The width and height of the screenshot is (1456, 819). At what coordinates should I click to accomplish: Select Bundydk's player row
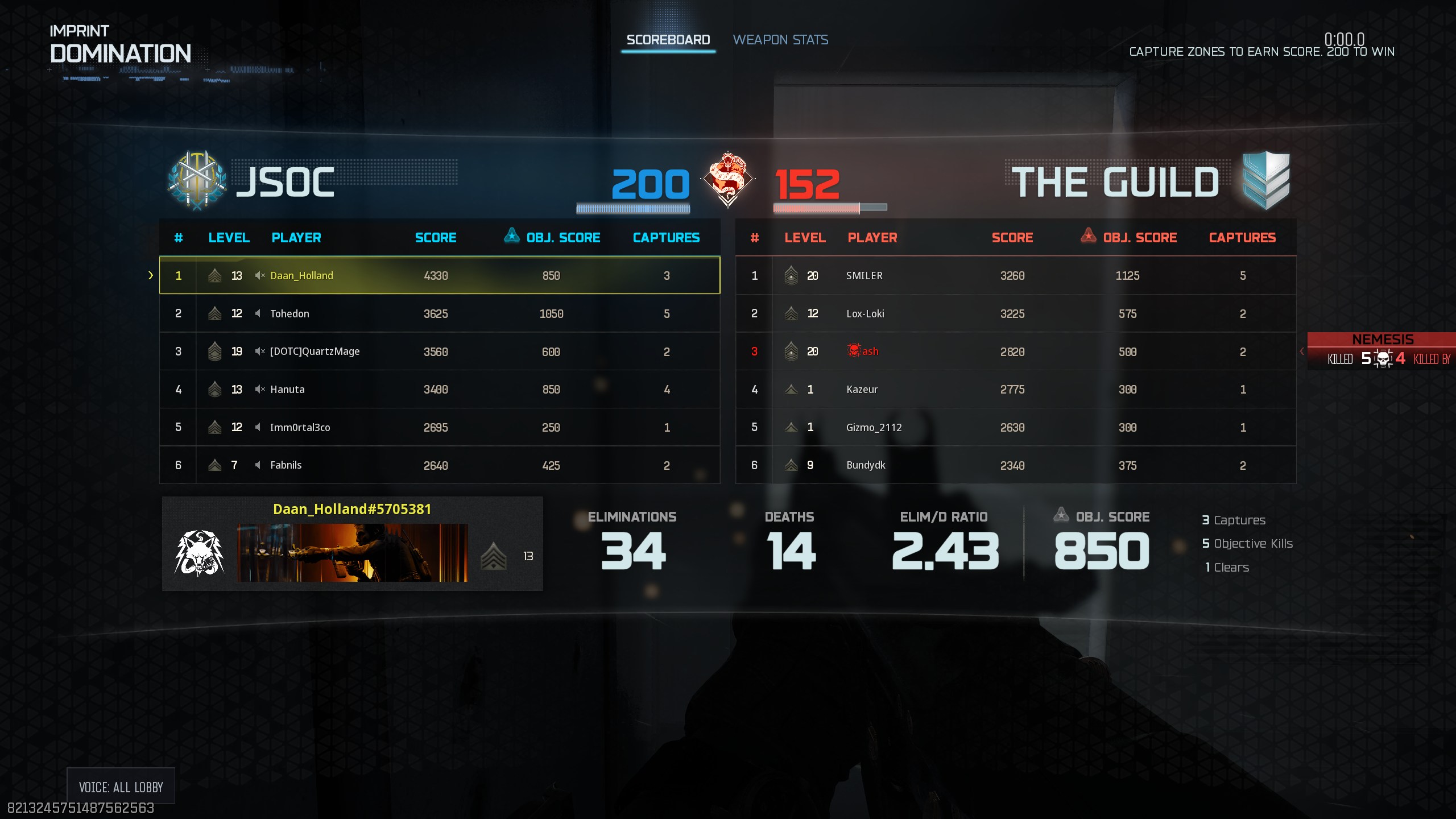point(1015,465)
